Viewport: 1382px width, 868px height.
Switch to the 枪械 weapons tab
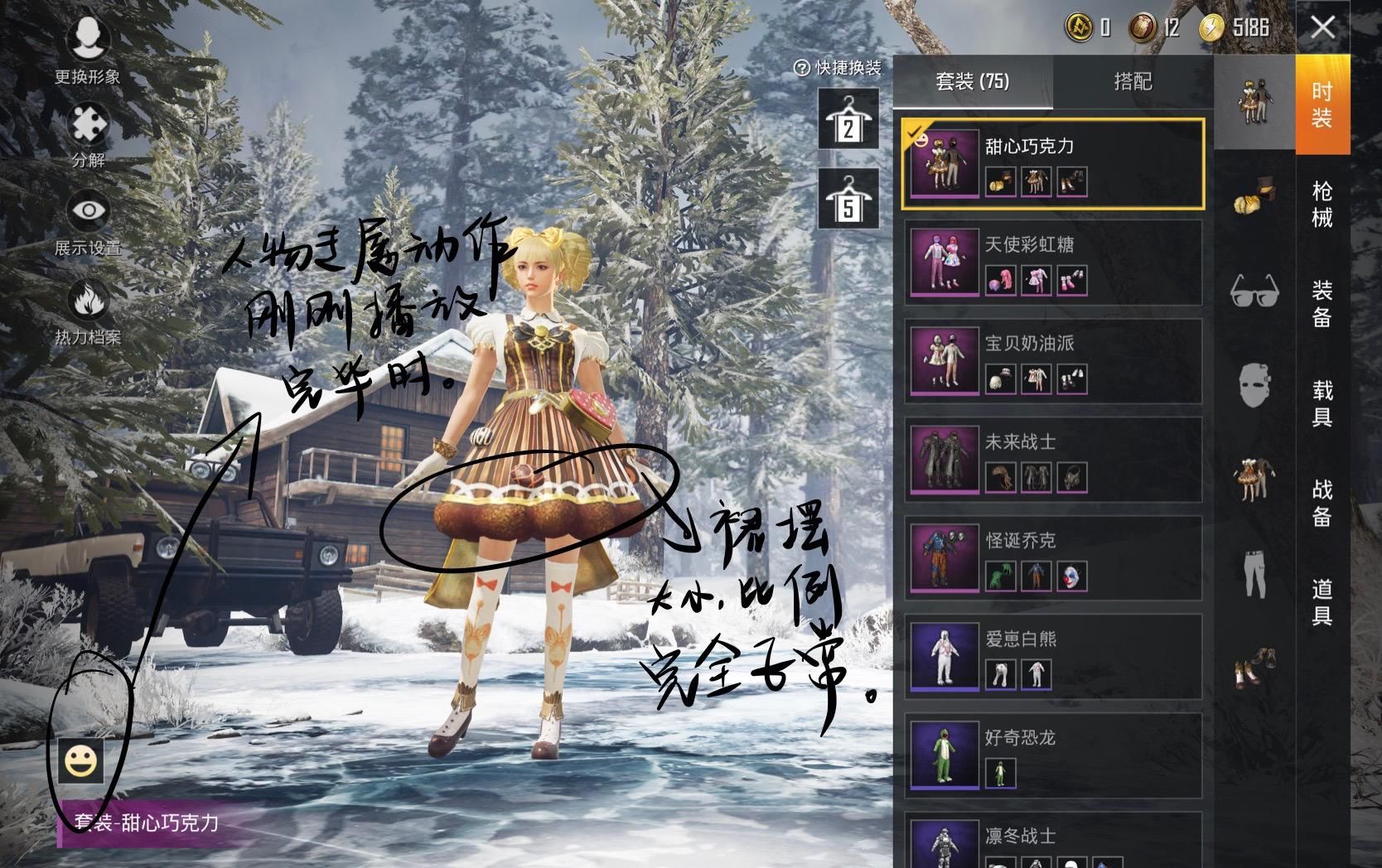coord(1323,204)
